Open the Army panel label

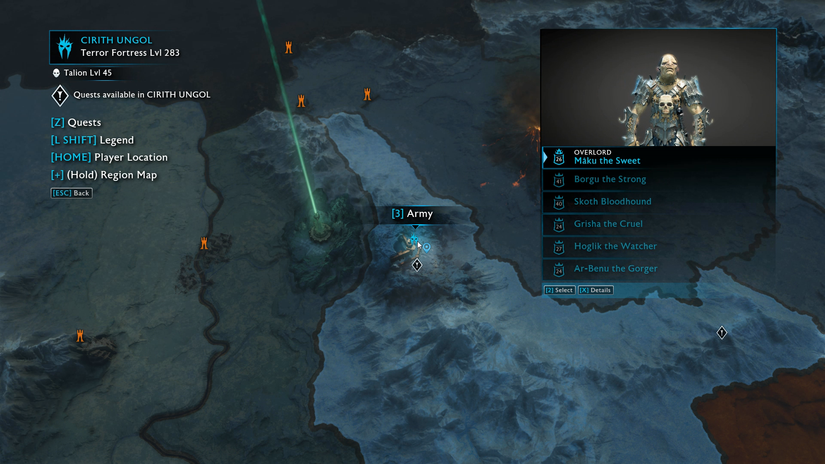tap(412, 214)
